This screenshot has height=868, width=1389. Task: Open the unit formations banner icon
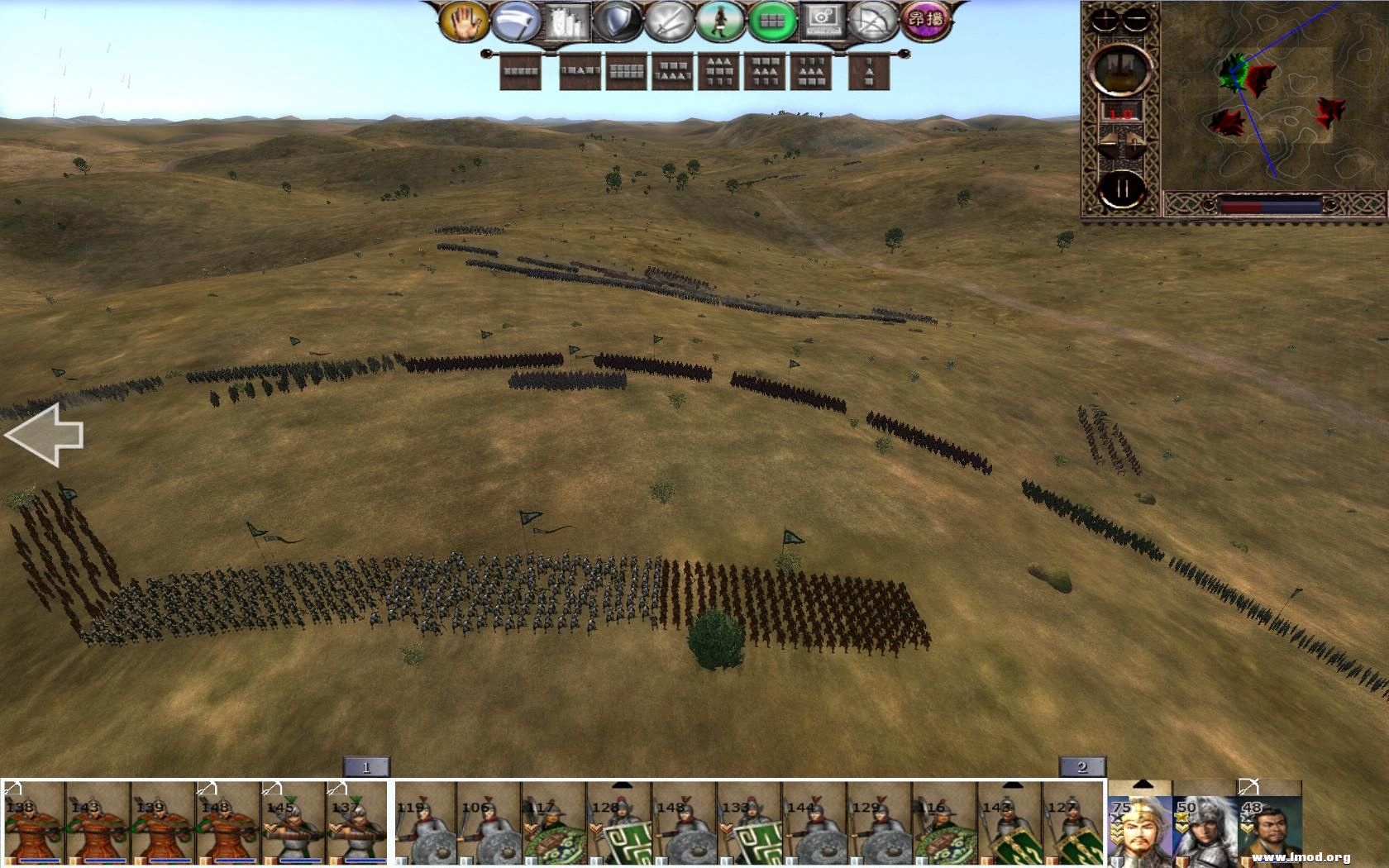[x=562, y=23]
